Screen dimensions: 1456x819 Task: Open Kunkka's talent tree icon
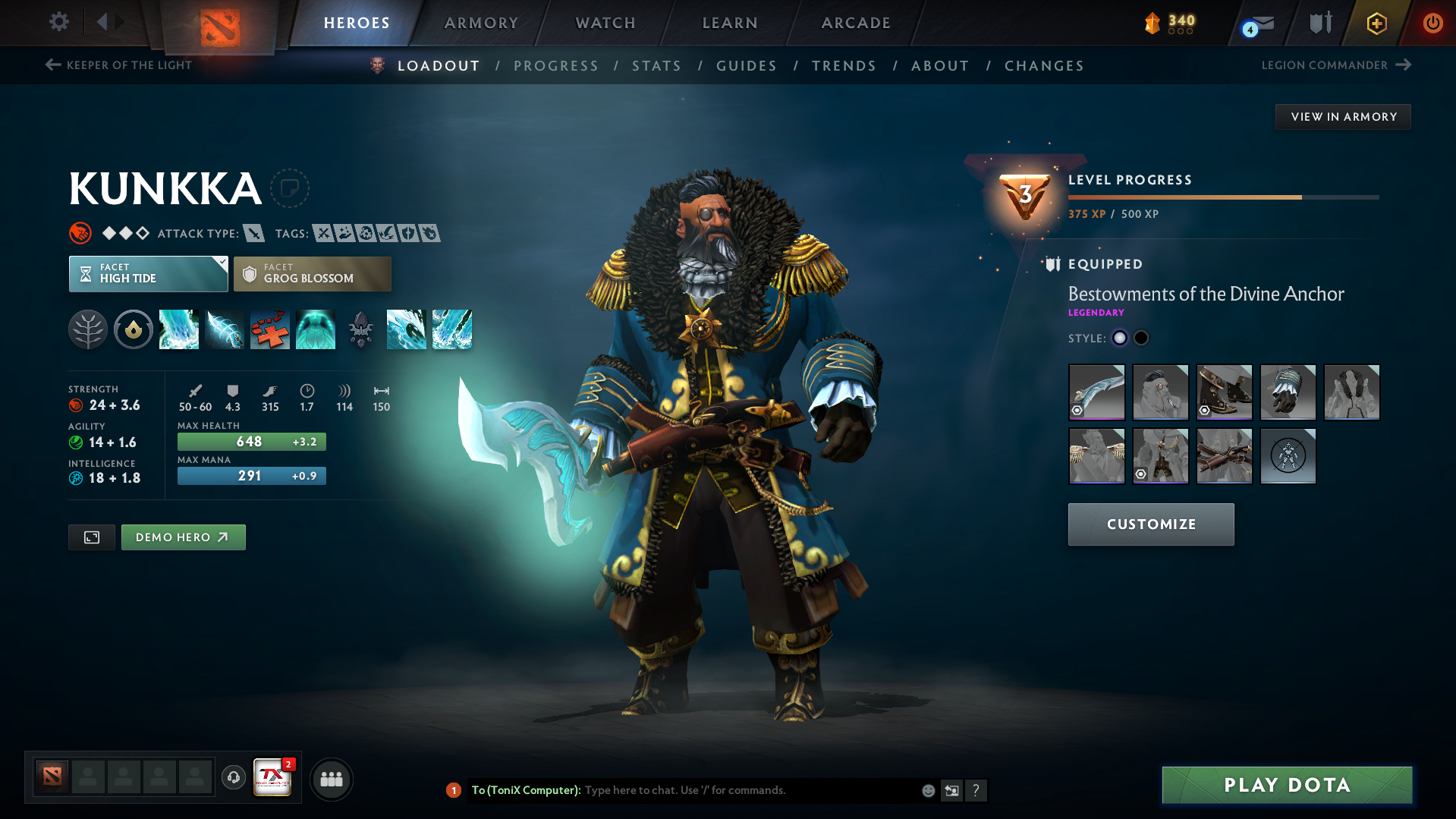click(88, 329)
